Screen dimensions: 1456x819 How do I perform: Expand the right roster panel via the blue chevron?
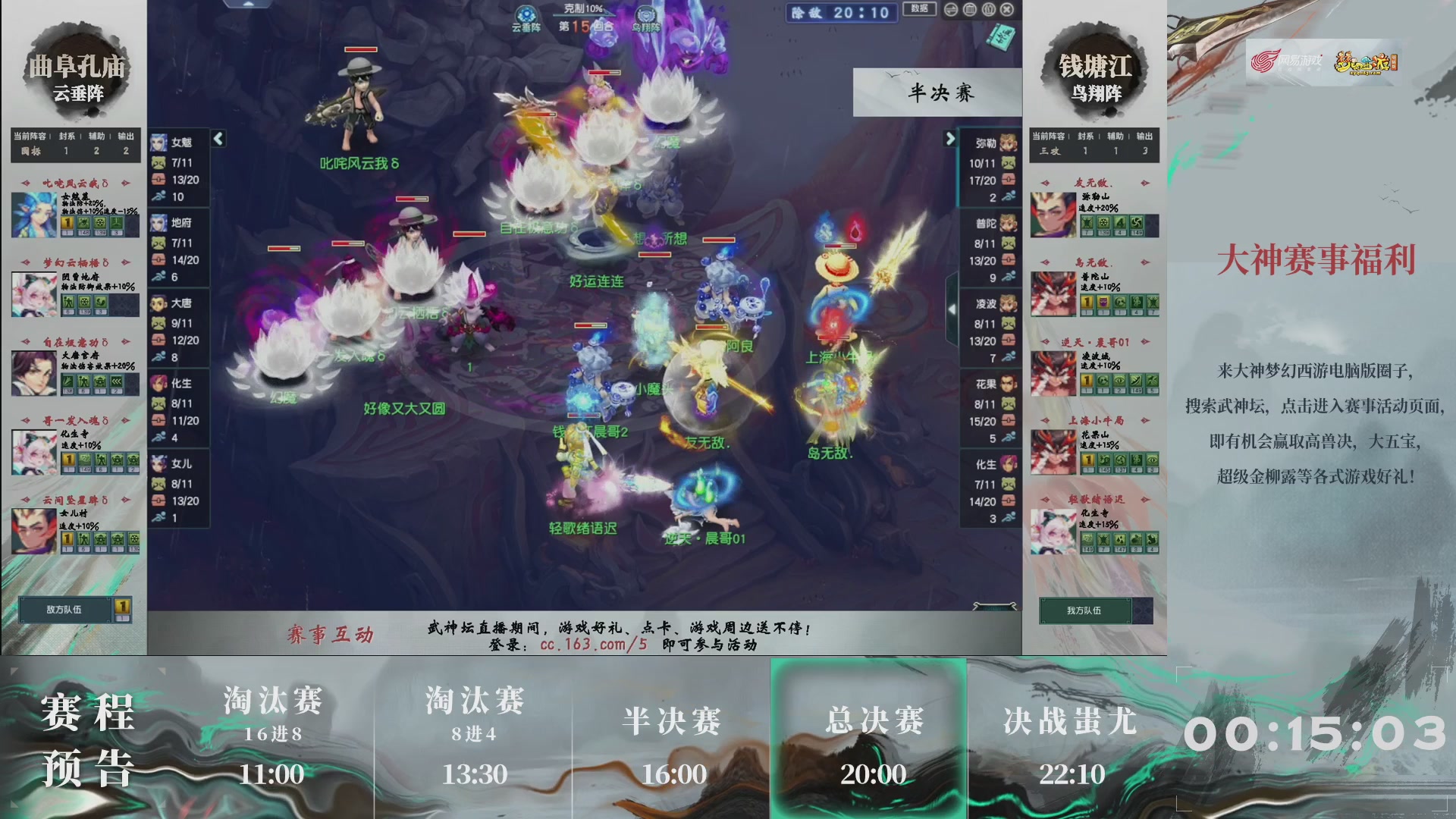[x=950, y=140]
